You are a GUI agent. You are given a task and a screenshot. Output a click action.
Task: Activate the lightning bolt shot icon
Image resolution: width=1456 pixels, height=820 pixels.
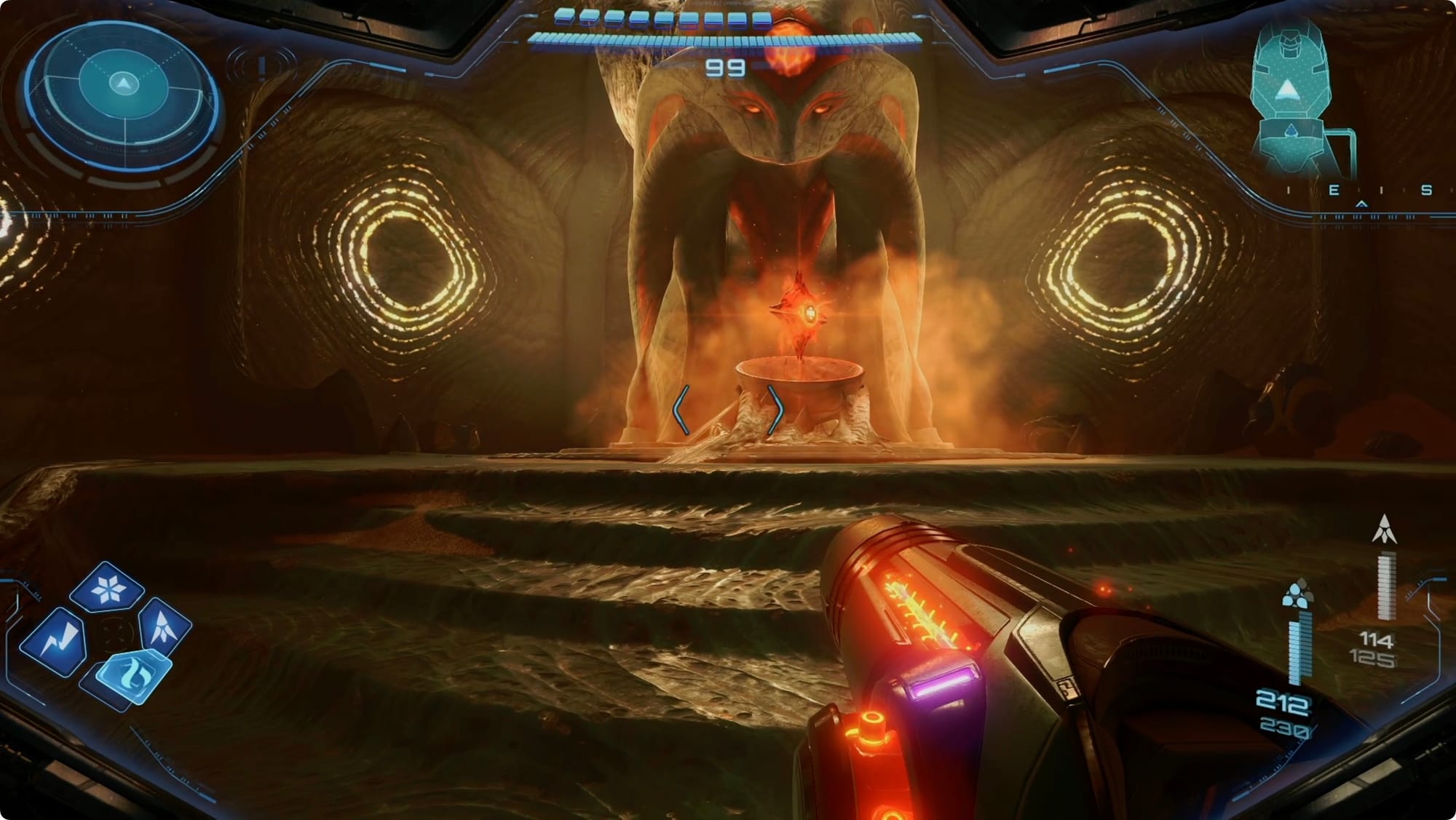[55, 641]
